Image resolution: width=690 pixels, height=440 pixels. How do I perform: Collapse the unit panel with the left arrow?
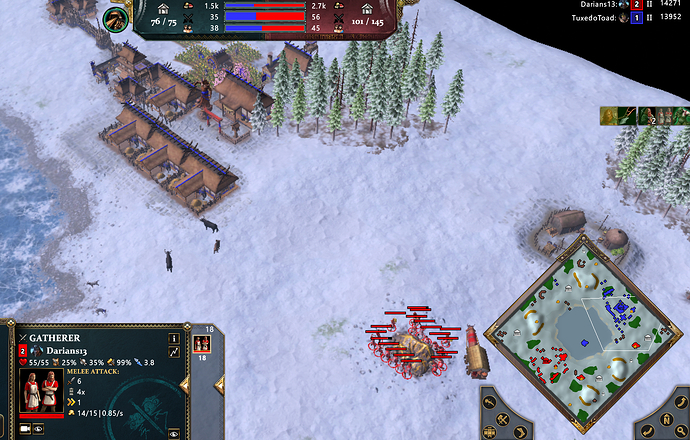click(x=184, y=383)
